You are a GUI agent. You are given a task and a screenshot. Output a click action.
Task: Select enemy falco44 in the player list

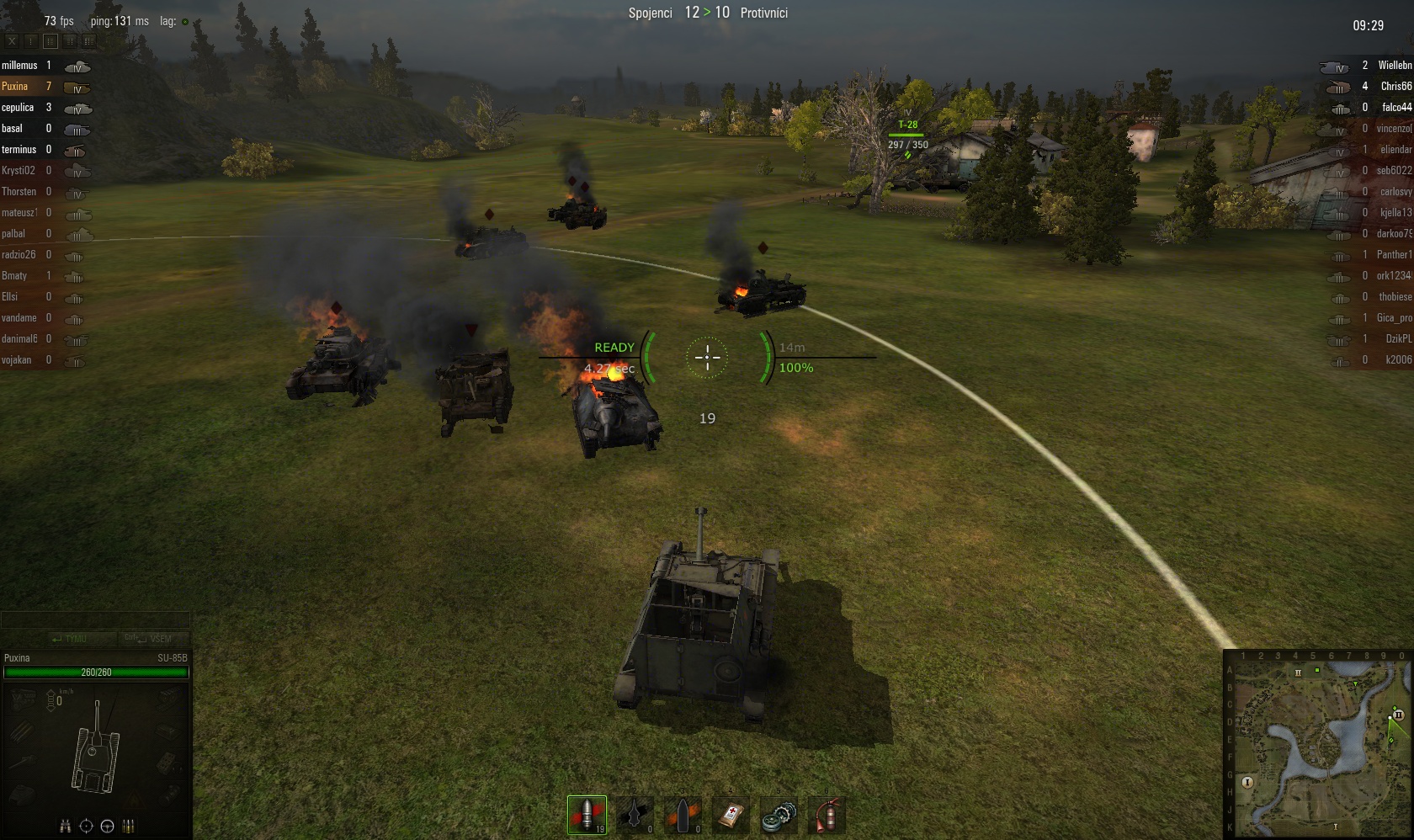pyautogui.click(x=1396, y=108)
